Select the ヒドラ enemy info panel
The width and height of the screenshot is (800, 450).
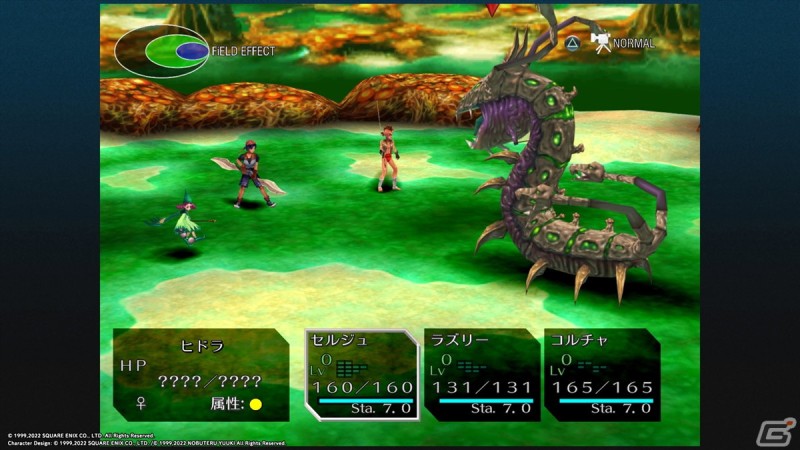point(202,374)
